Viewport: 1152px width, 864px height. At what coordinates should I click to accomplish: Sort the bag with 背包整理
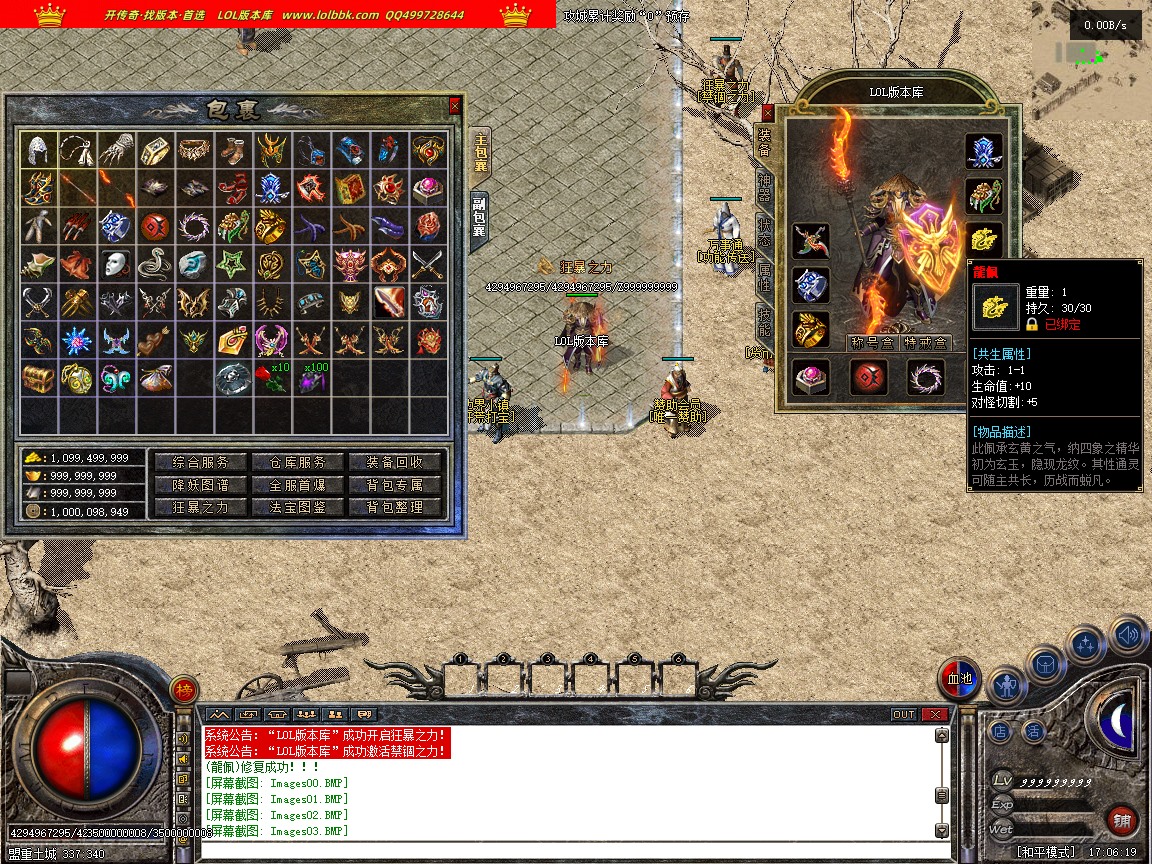pos(394,507)
